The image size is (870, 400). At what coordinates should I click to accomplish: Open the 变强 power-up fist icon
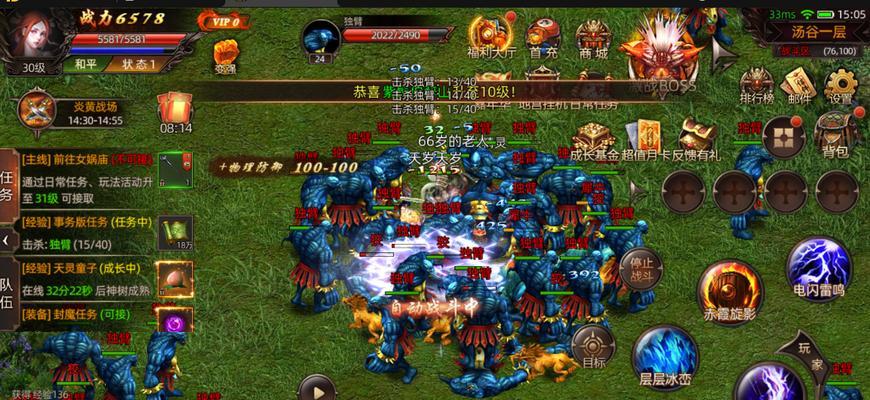pyautogui.click(x=226, y=54)
